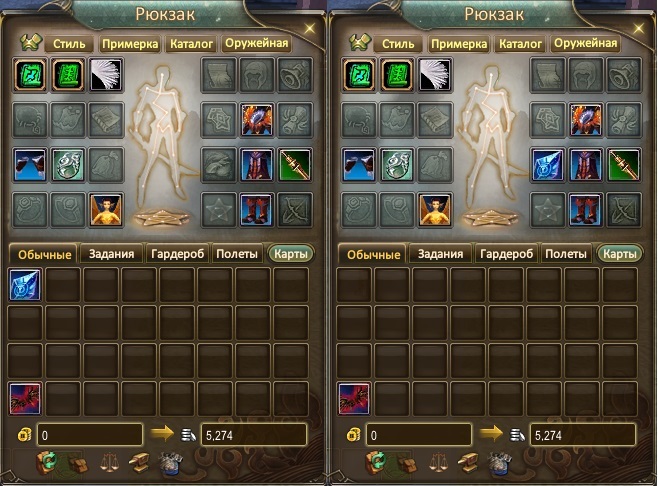Open the Стиль tab in the left backpack
The height and width of the screenshot is (486, 658).
tap(70, 44)
